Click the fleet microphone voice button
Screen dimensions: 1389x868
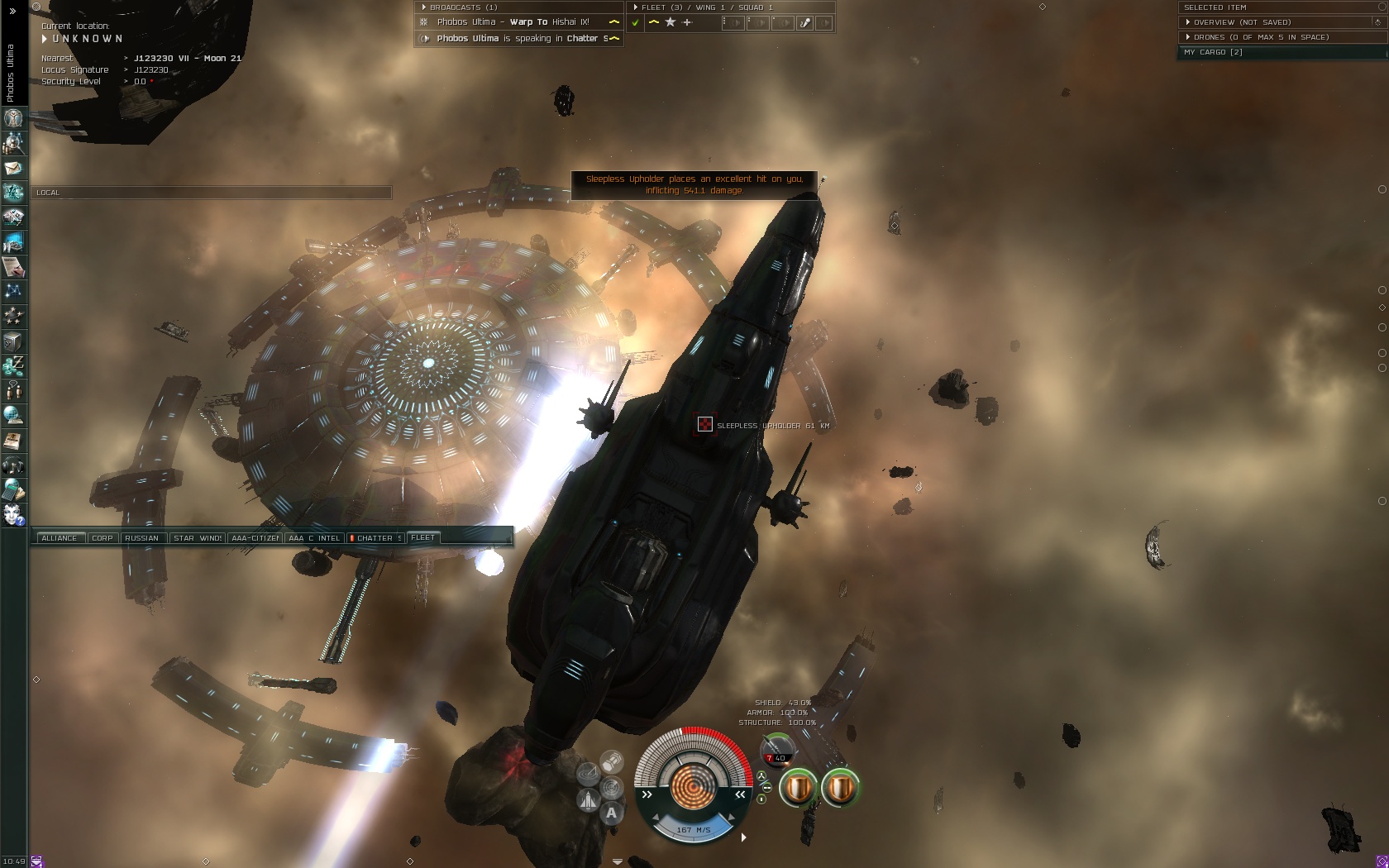pyautogui.click(x=804, y=23)
